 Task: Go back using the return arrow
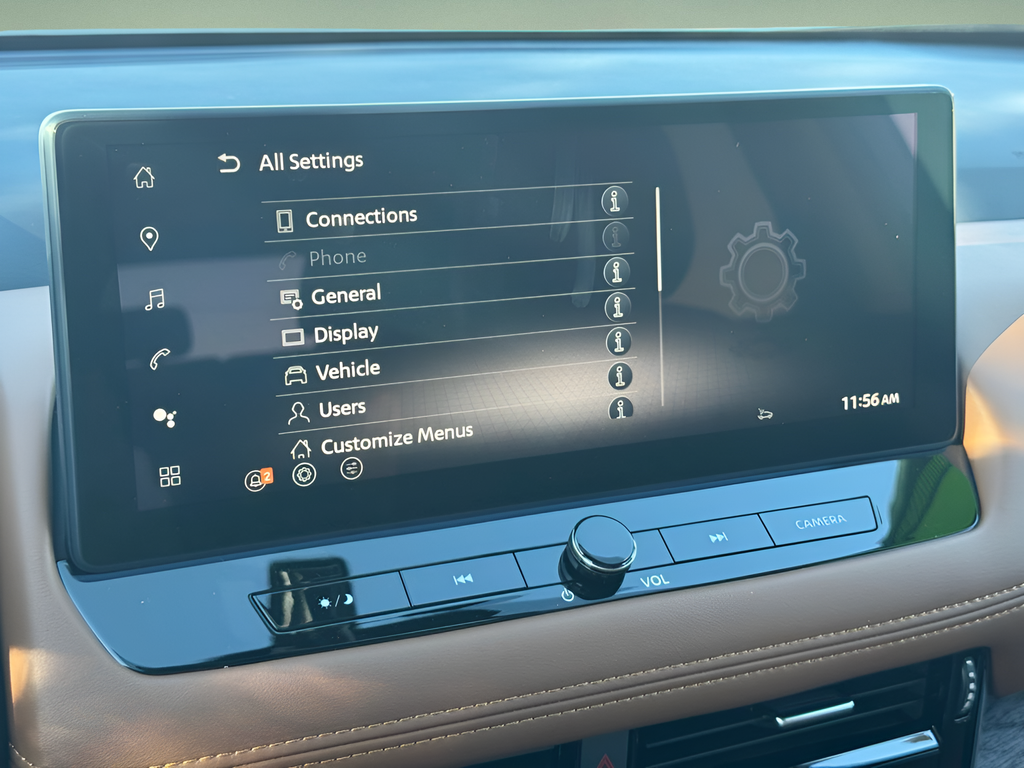point(230,163)
